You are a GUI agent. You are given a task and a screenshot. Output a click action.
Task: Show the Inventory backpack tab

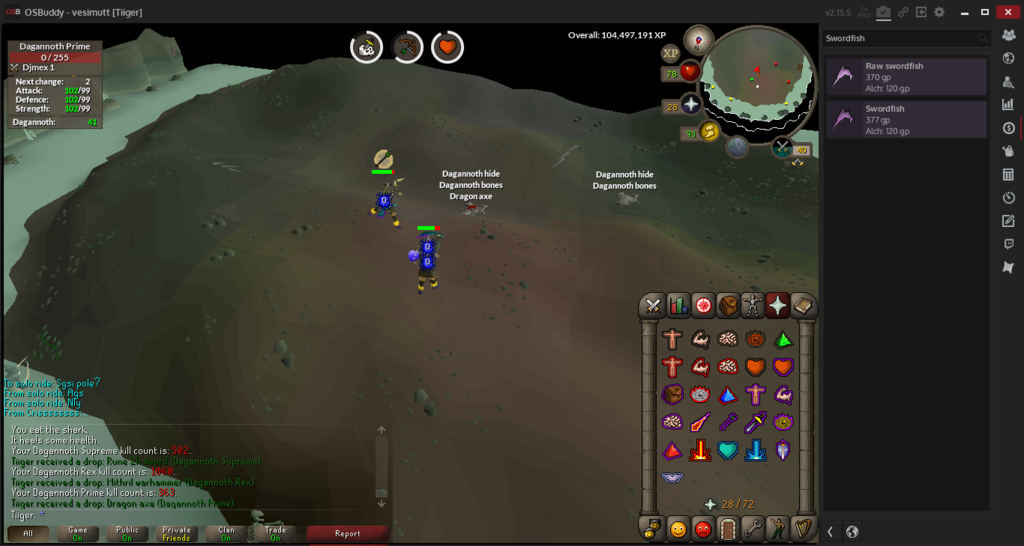[728, 305]
